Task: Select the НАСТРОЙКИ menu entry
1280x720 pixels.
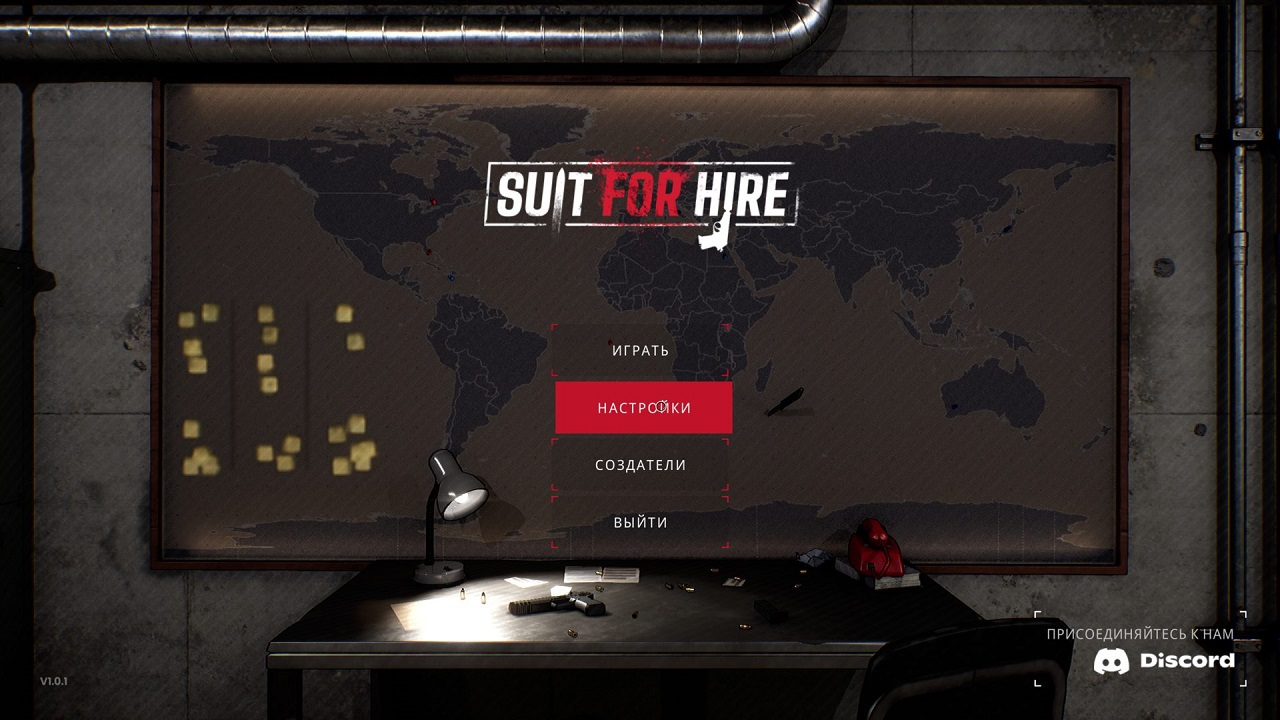Action: tap(641, 407)
